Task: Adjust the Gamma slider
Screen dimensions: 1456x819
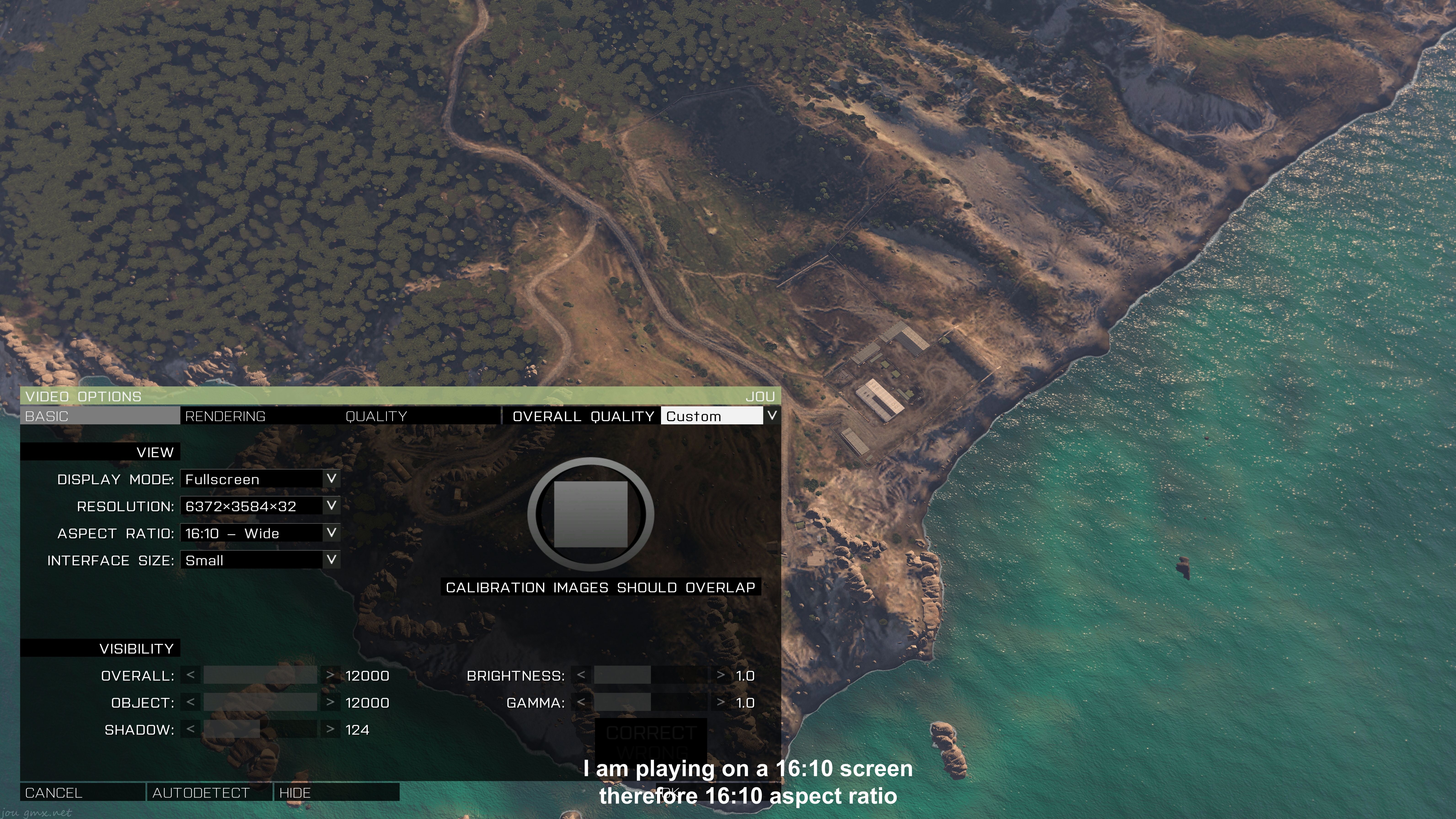Action: point(650,702)
